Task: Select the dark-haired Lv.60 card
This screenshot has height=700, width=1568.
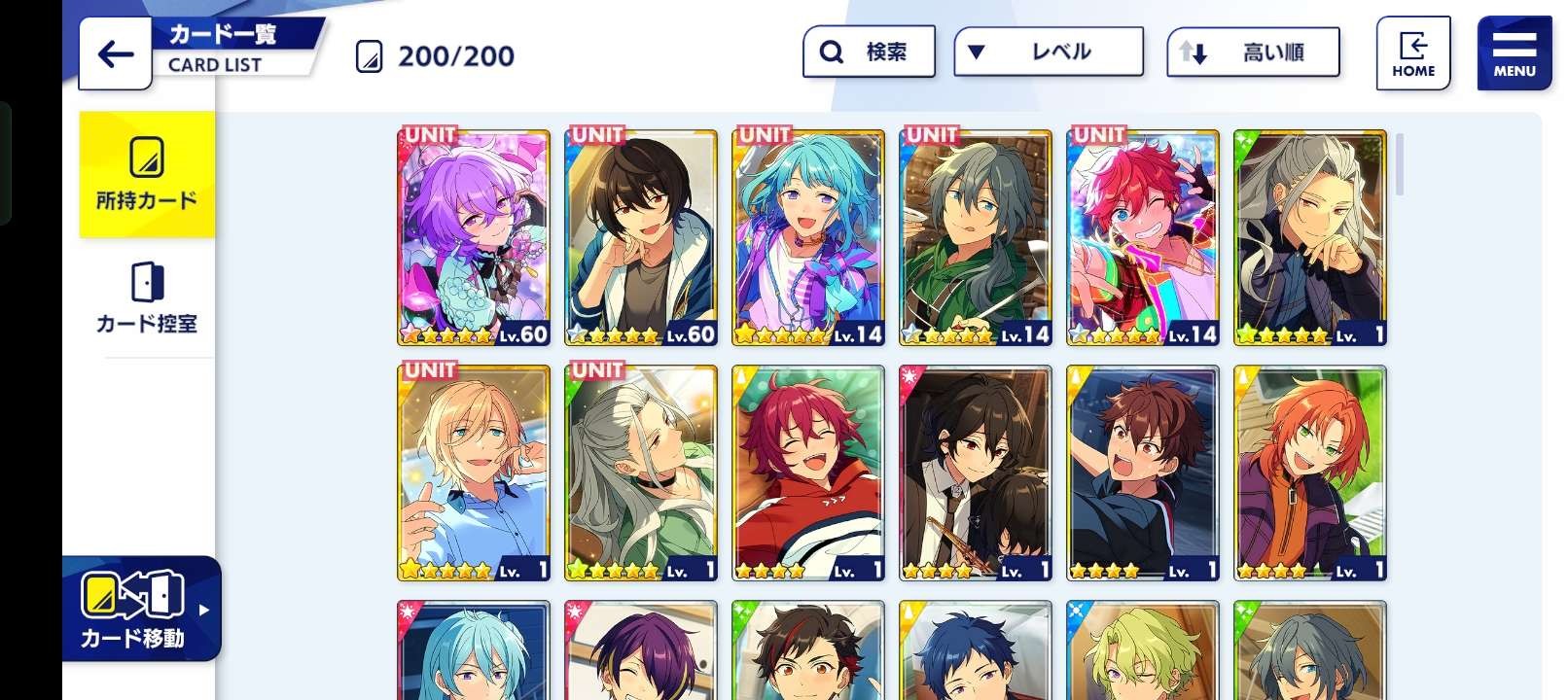Action: coord(641,237)
